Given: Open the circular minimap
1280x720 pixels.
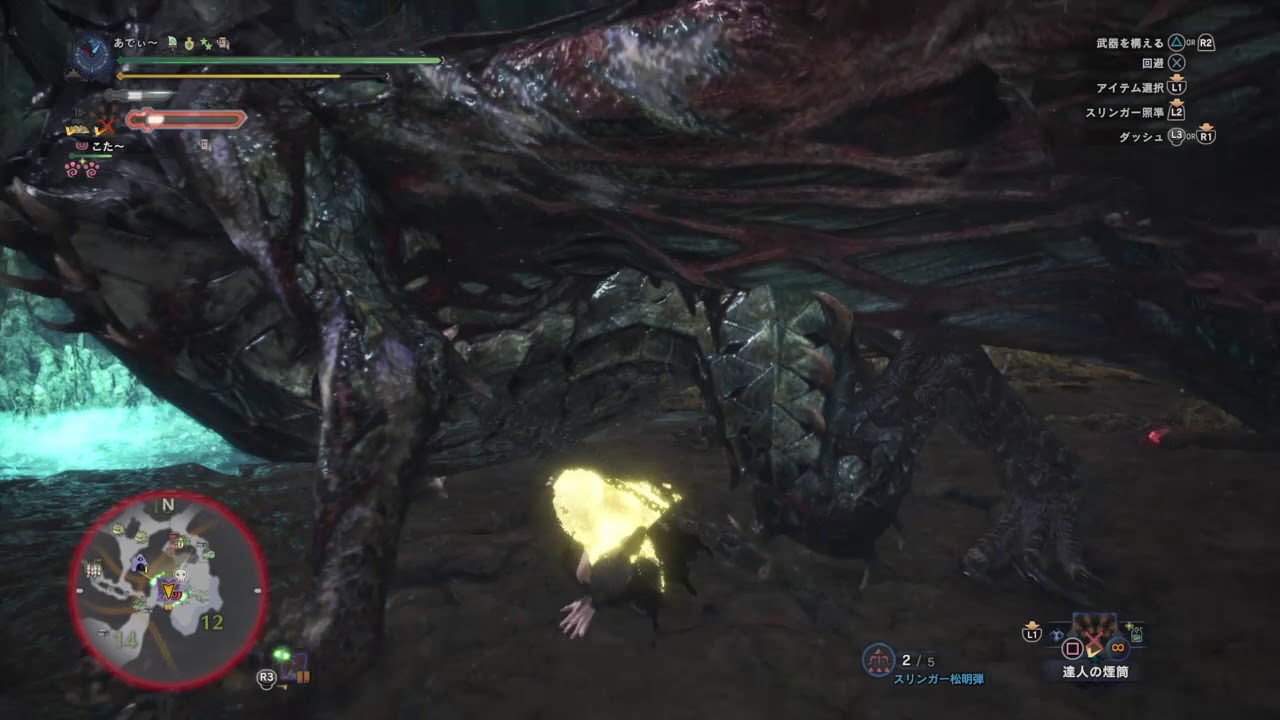Looking at the screenshot, I should (168, 591).
